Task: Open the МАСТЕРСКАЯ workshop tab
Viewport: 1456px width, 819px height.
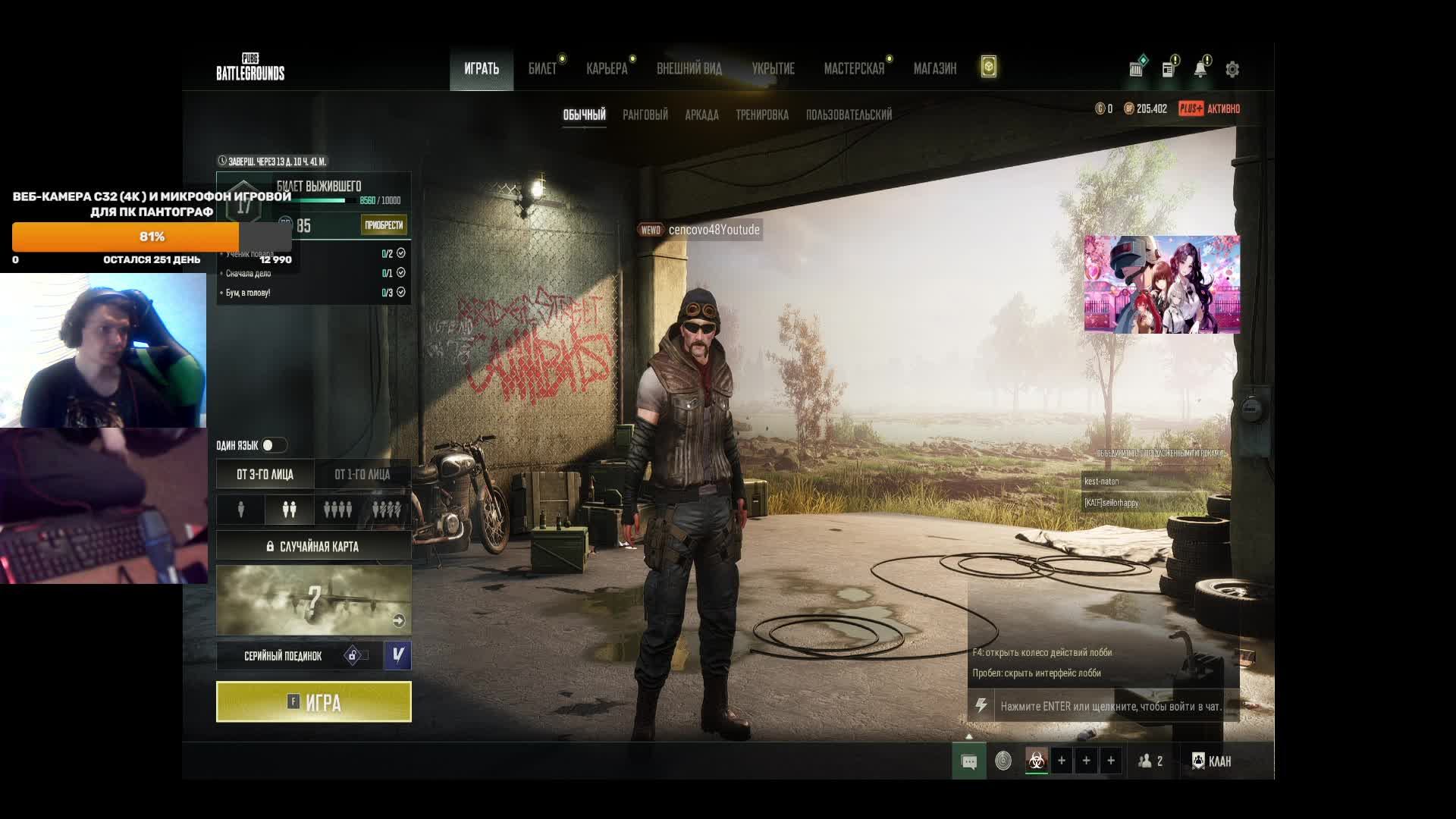Action: [x=854, y=69]
